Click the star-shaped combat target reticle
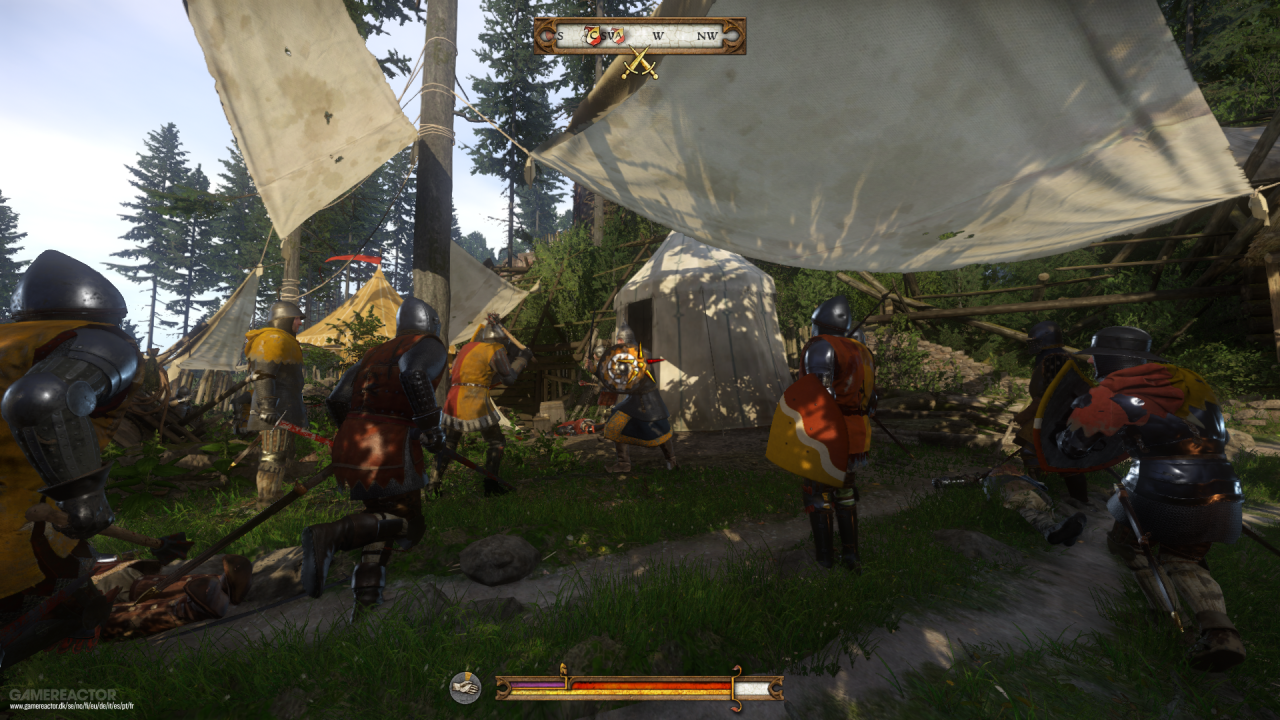The height and width of the screenshot is (720, 1280). coord(628,367)
